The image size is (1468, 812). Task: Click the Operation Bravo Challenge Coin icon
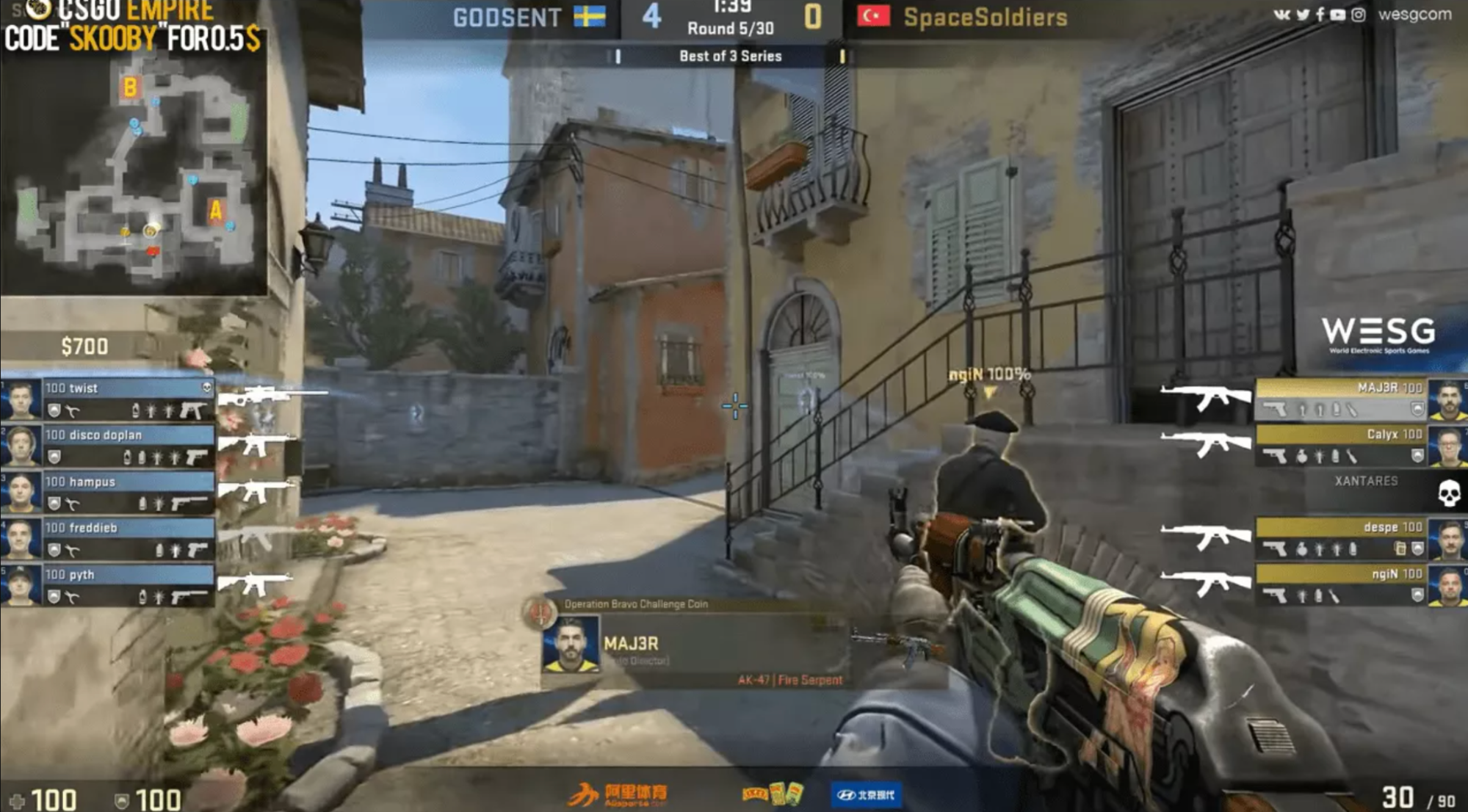click(x=540, y=611)
